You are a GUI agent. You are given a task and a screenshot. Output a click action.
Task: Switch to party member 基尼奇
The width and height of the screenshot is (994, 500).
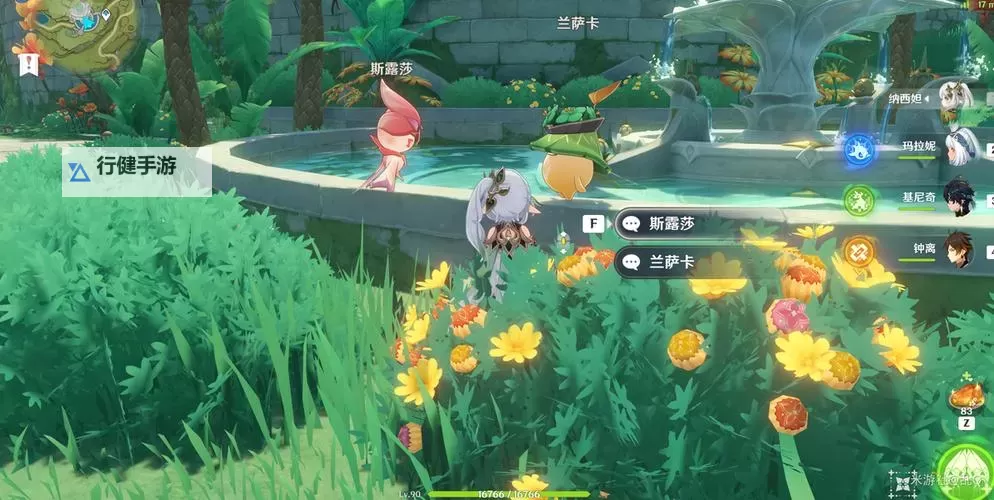click(x=962, y=197)
